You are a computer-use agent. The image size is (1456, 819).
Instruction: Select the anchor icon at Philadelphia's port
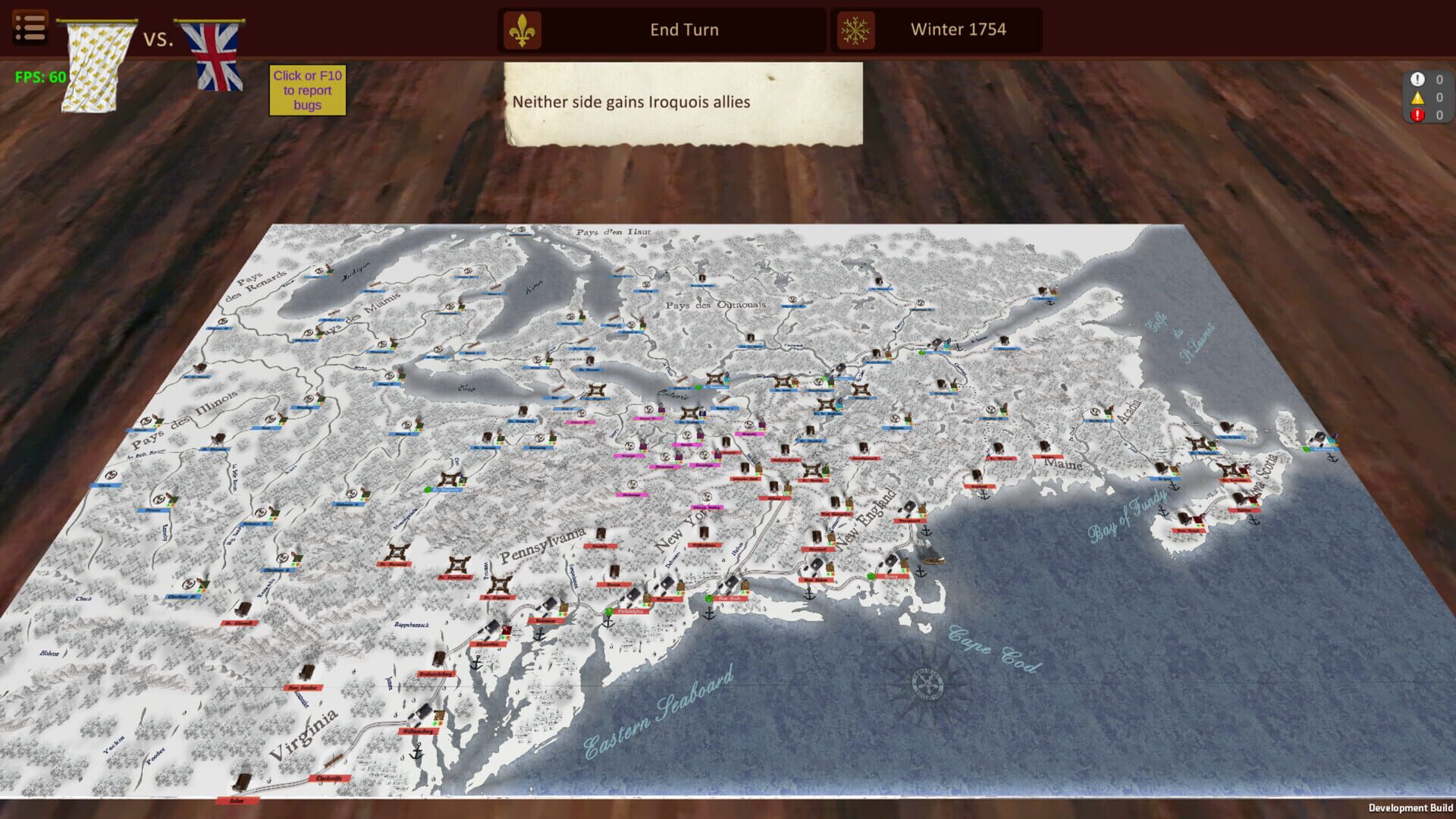(607, 623)
